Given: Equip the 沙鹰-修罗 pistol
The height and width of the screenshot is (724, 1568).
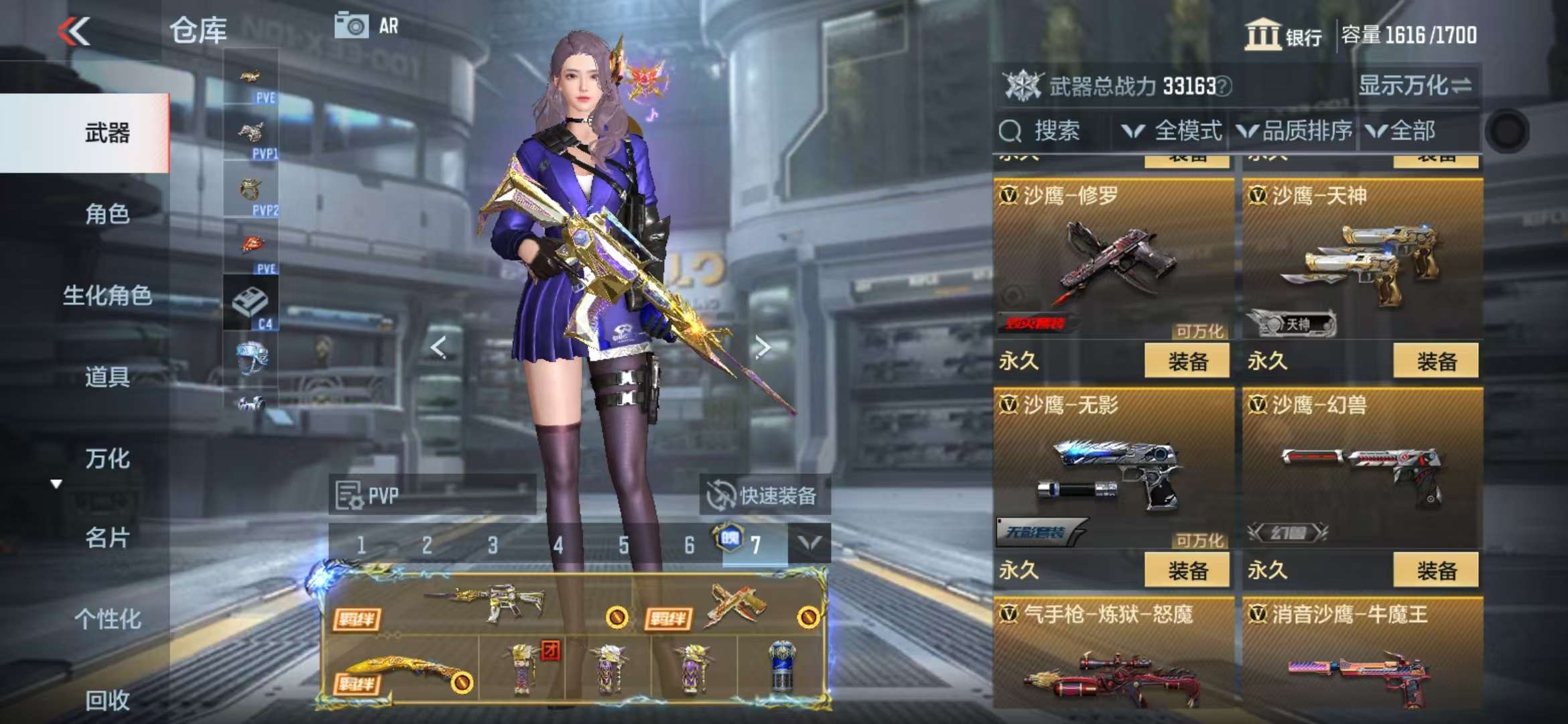Looking at the screenshot, I should pyautogui.click(x=1187, y=361).
